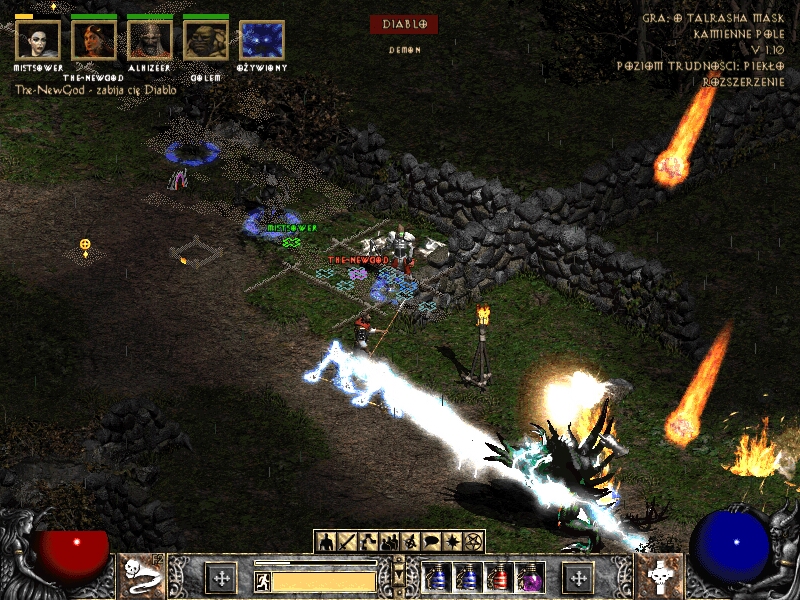800x600 pixels.
Task: Choose the Alhizeer mercenary portrait
Action: (150, 40)
